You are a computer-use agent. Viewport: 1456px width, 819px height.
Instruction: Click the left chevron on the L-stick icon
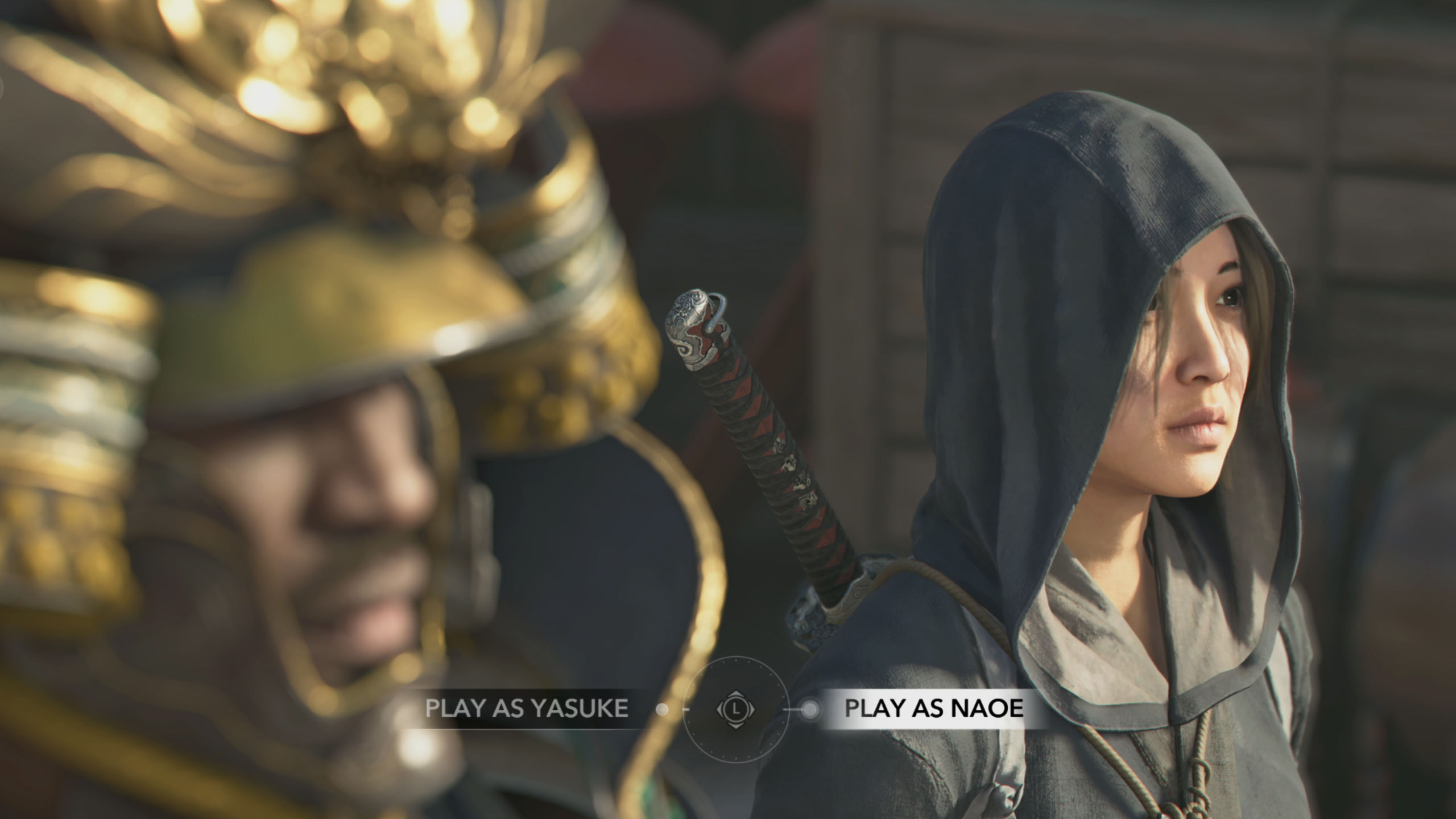719,710
